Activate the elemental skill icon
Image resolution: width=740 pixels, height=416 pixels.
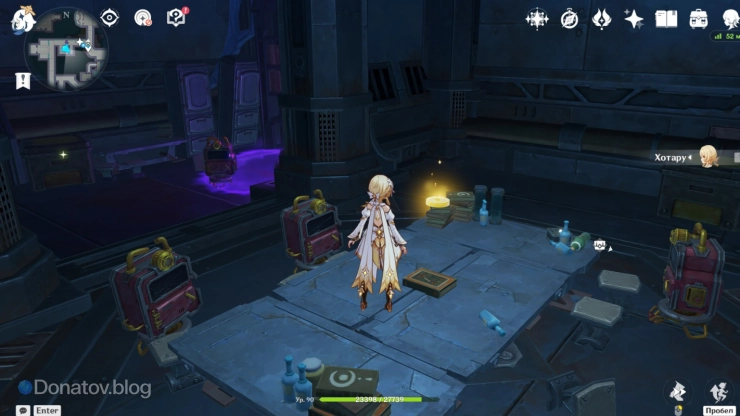[x=677, y=391]
